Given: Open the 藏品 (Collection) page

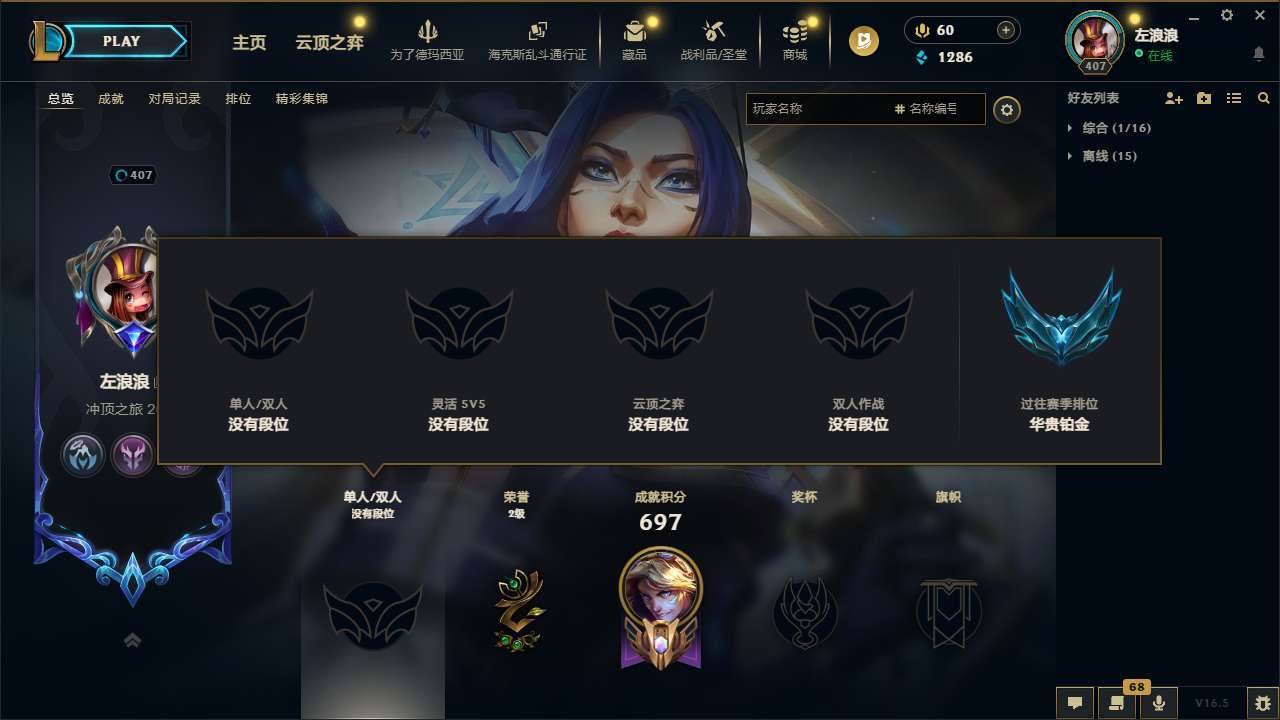Looking at the screenshot, I should coord(636,40).
